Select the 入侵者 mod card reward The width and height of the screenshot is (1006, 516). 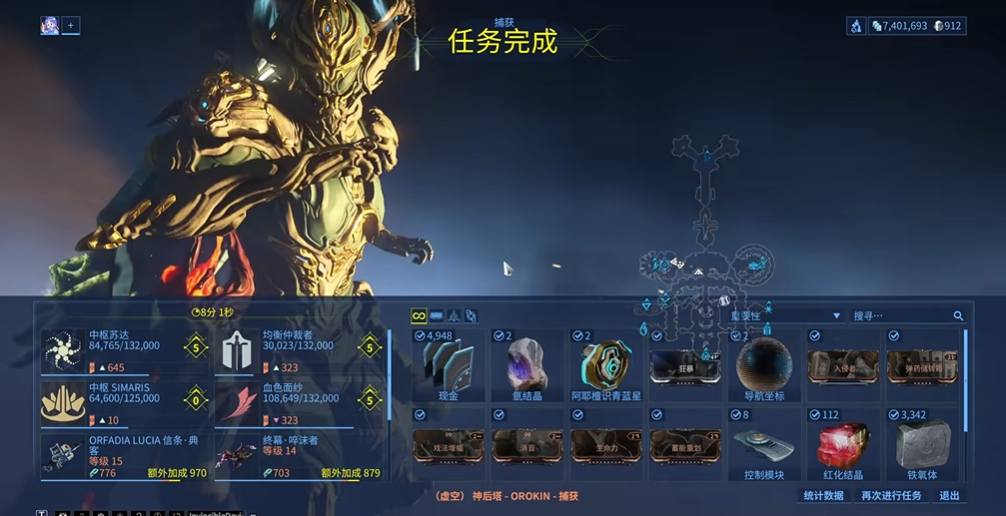tap(843, 367)
